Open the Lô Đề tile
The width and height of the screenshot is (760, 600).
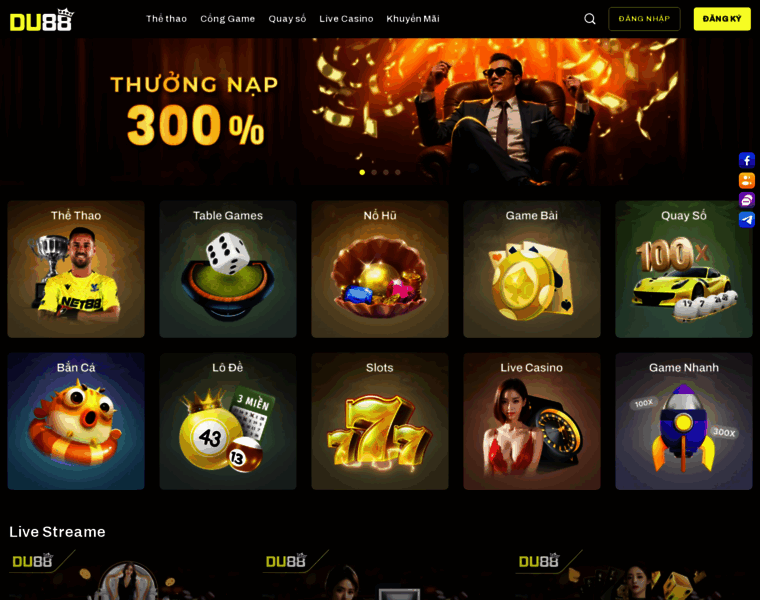click(x=228, y=421)
